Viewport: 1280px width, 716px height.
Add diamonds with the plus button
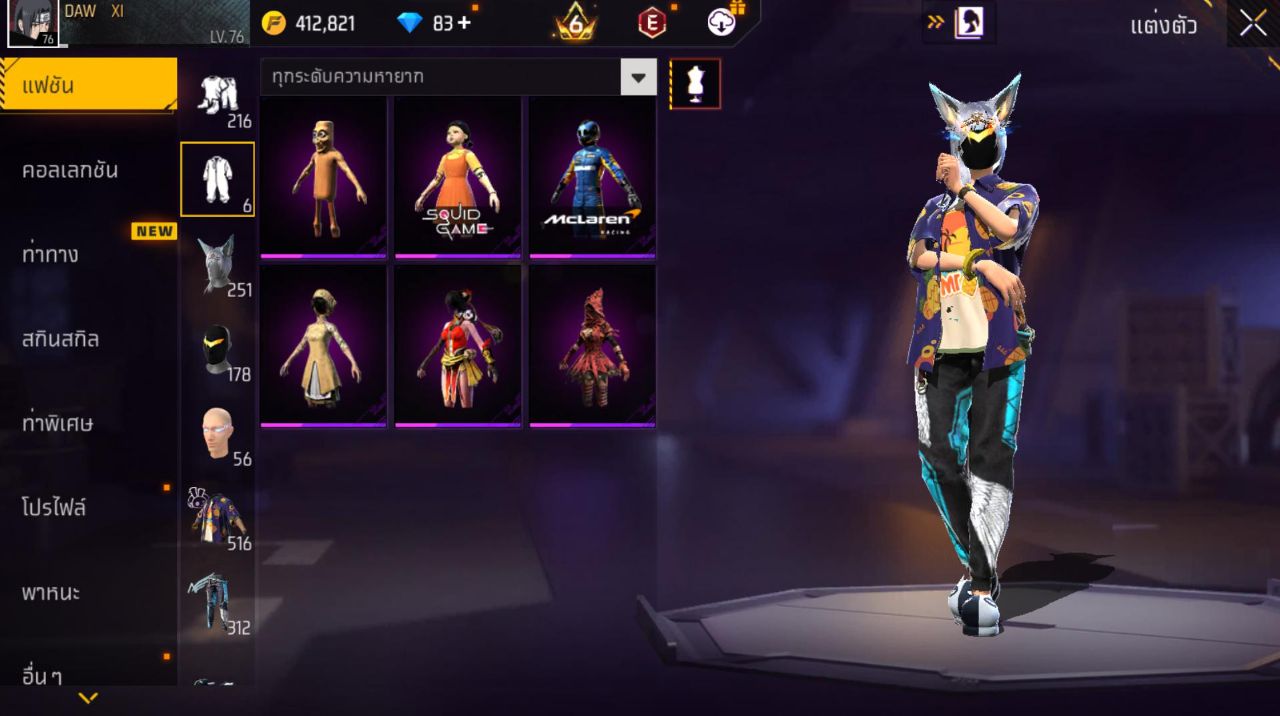(464, 23)
